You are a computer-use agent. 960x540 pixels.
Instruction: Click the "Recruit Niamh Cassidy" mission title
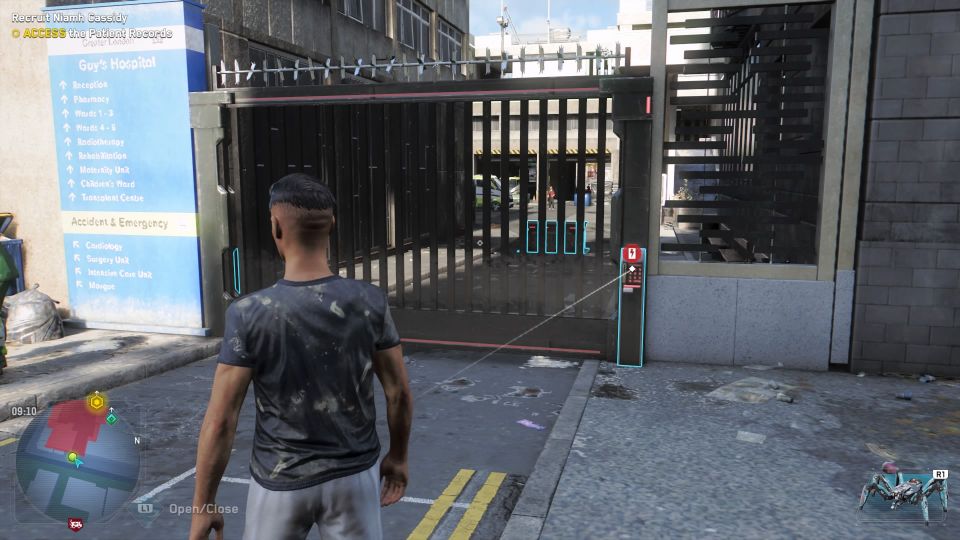pos(72,18)
